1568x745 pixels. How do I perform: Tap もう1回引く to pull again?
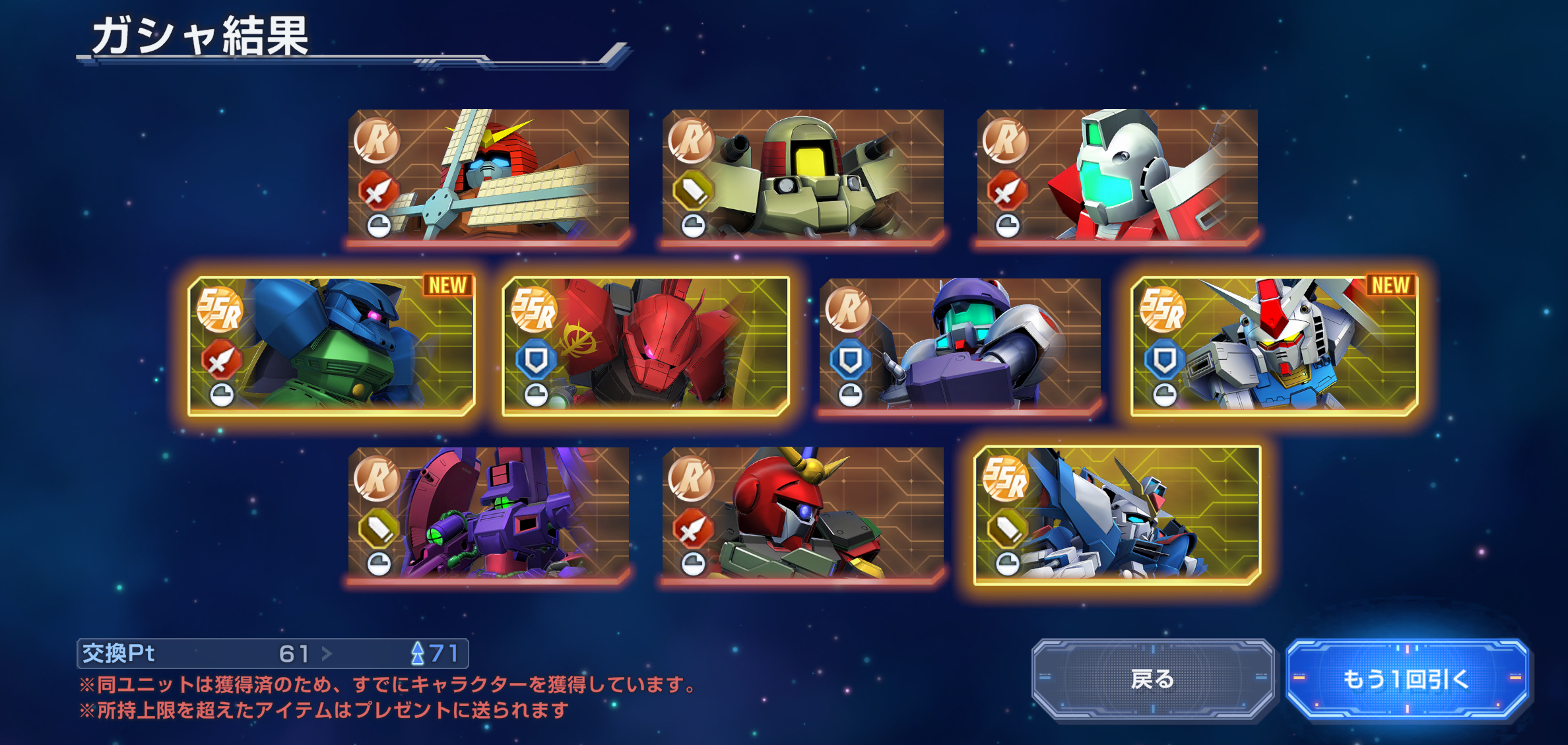[1406, 678]
